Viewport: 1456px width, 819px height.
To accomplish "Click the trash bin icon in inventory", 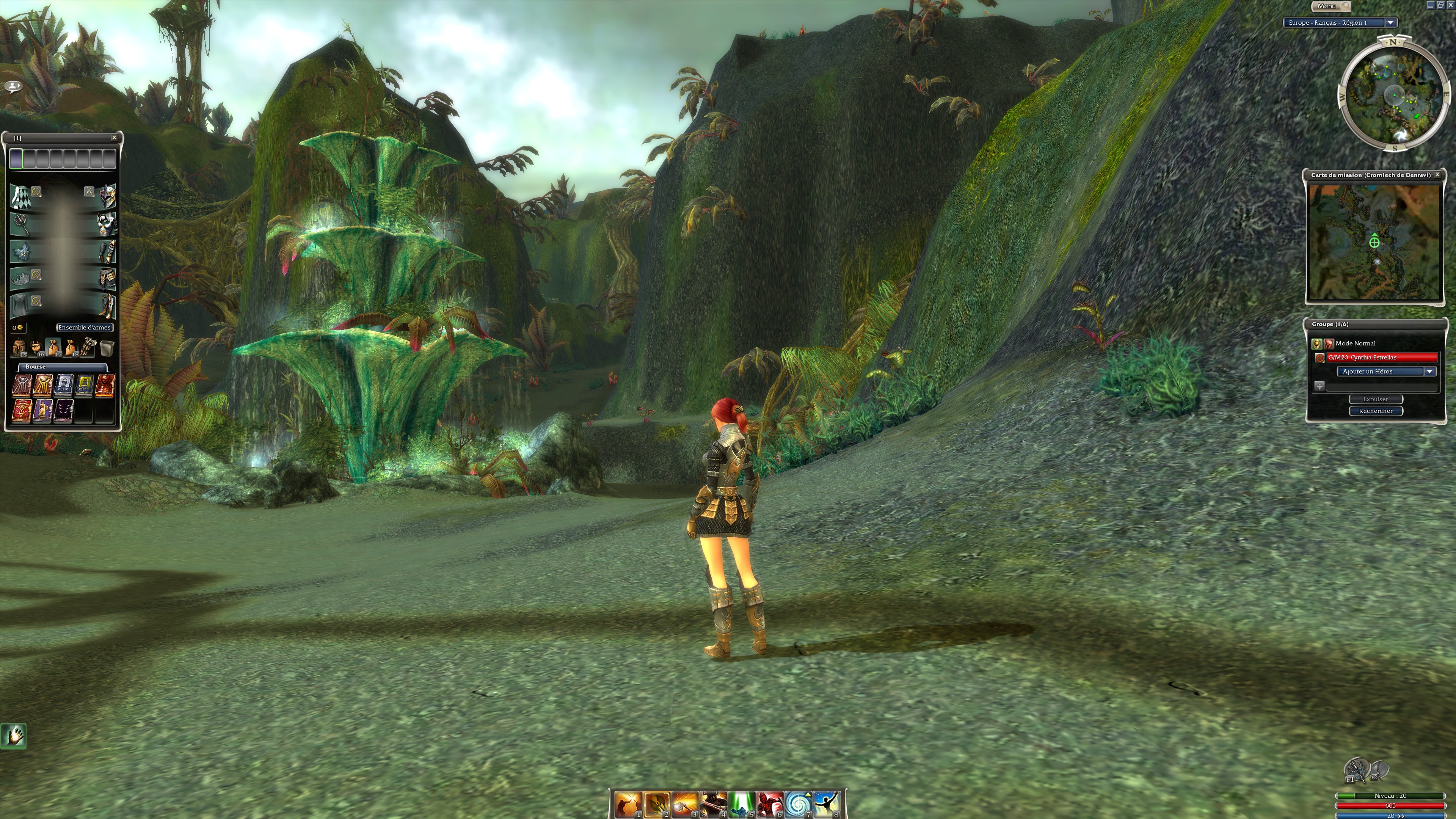I will pyautogui.click(x=107, y=348).
